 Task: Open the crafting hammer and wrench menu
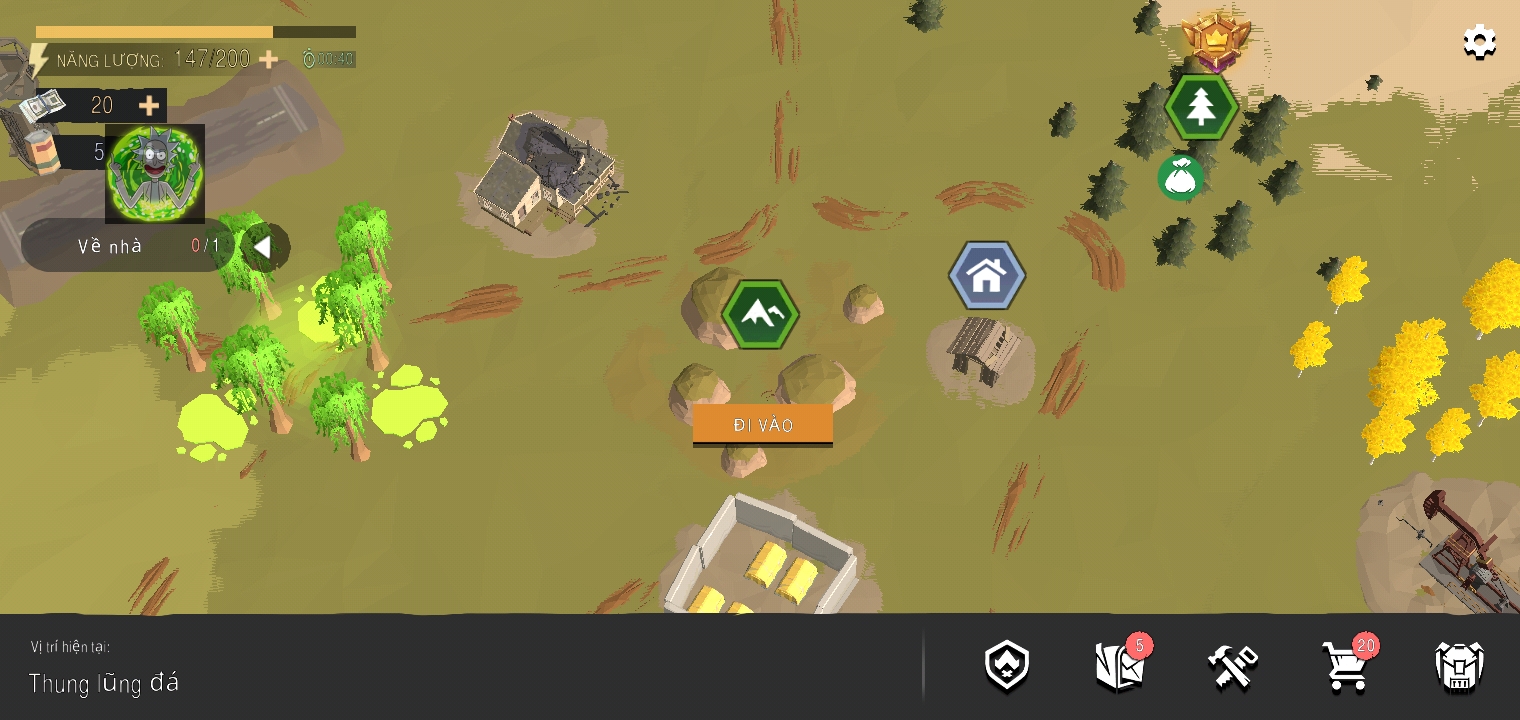(x=1232, y=666)
